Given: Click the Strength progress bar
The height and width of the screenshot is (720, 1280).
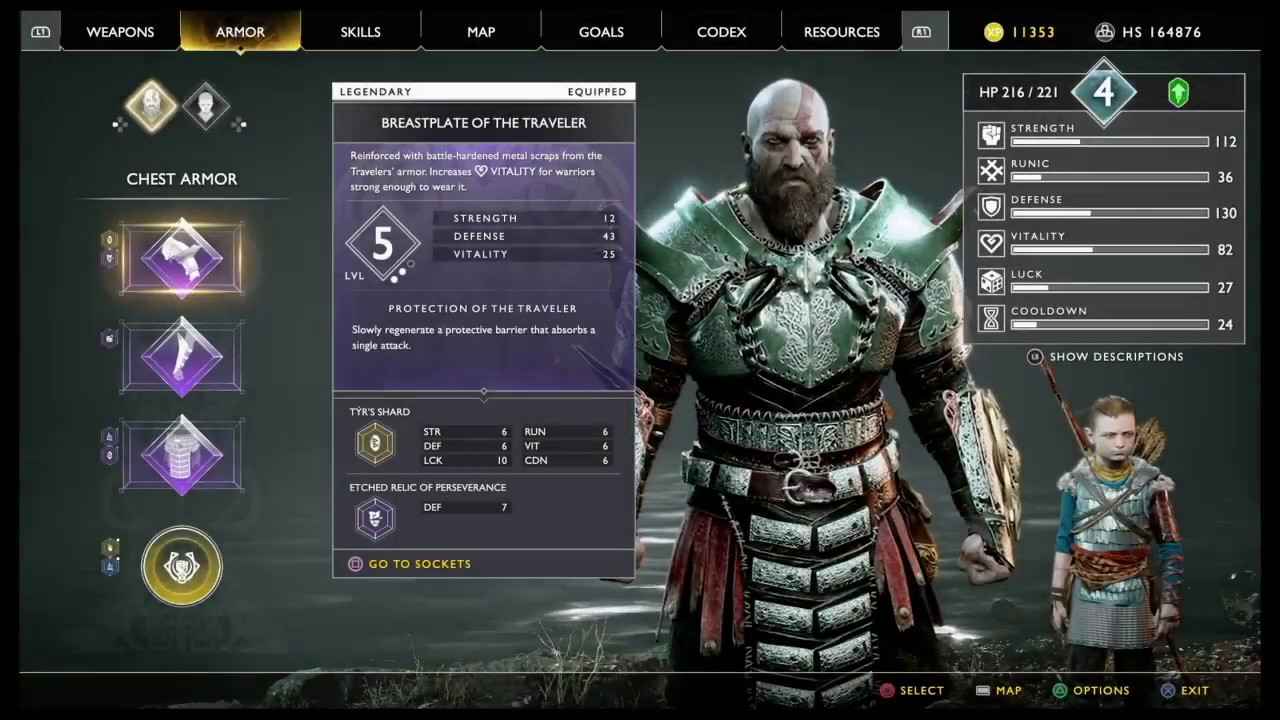Looking at the screenshot, I should [x=1110, y=141].
